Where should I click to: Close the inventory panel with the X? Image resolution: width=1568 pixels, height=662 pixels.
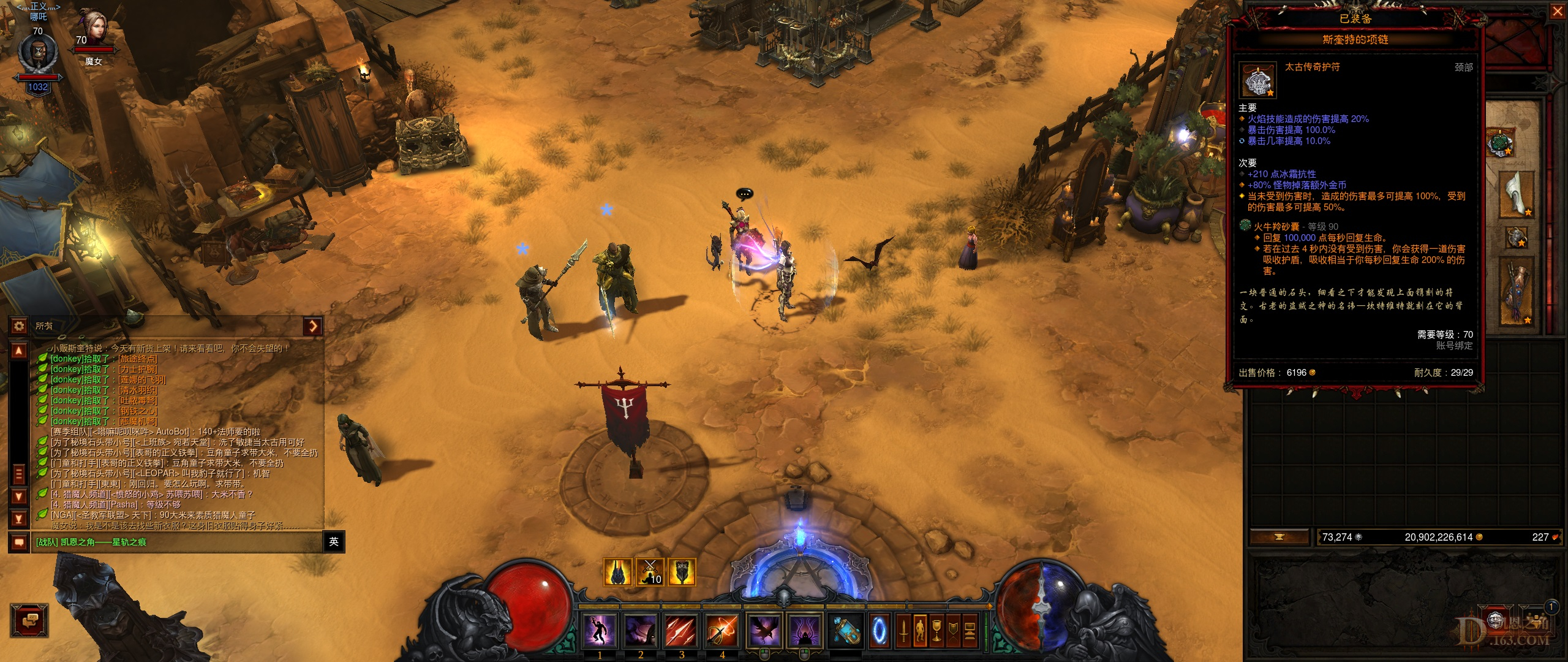1557,12
